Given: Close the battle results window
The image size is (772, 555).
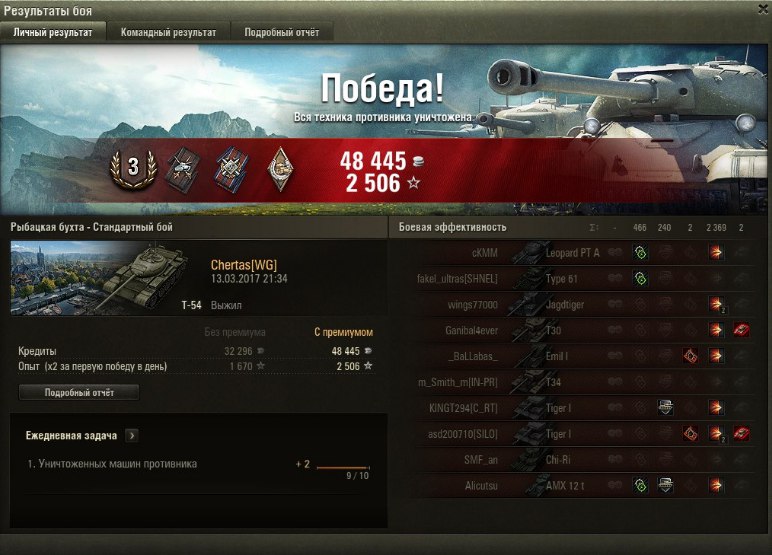Looking at the screenshot, I should coord(762,9).
